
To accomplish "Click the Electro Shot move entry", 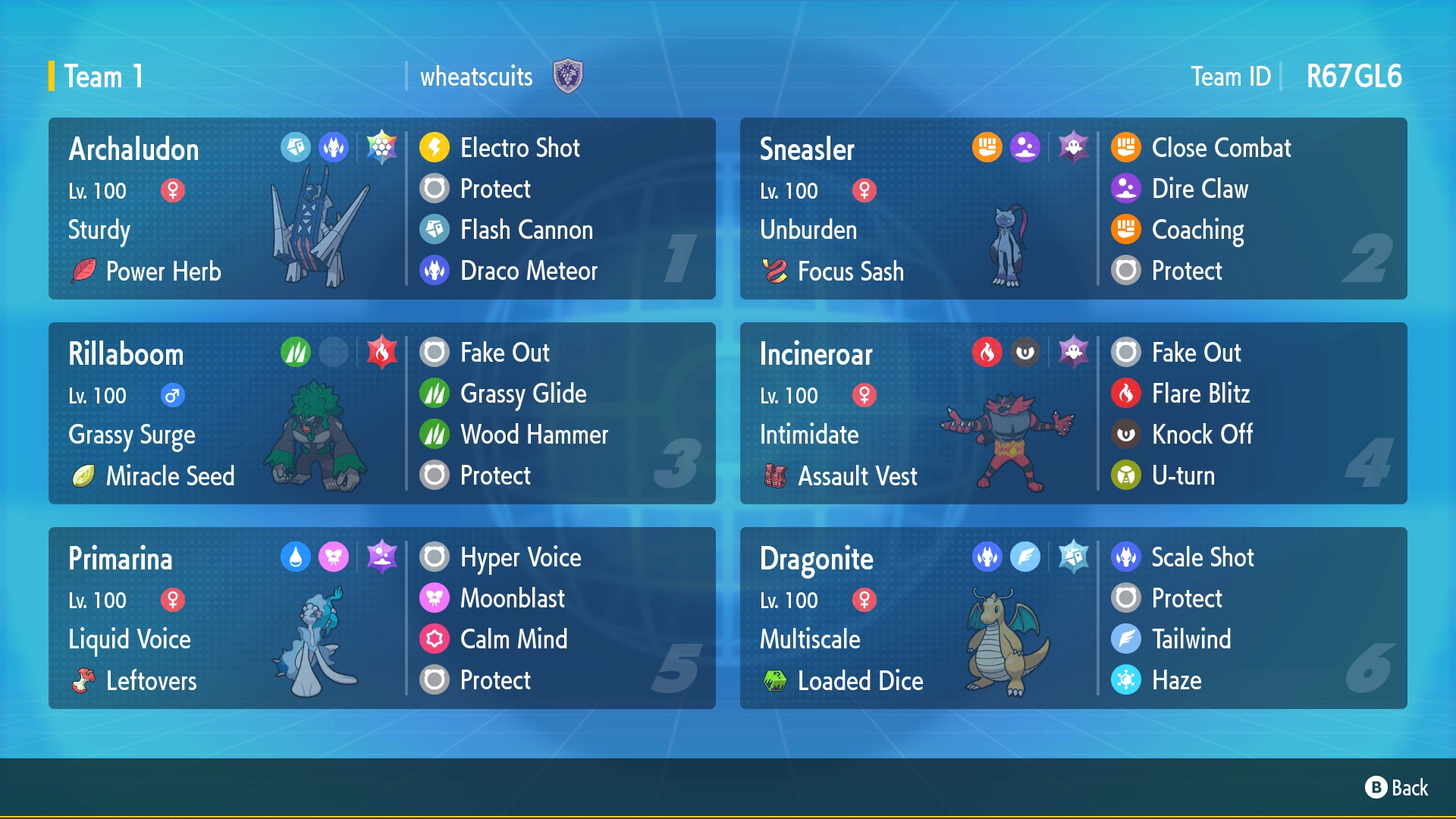I will 519,148.
